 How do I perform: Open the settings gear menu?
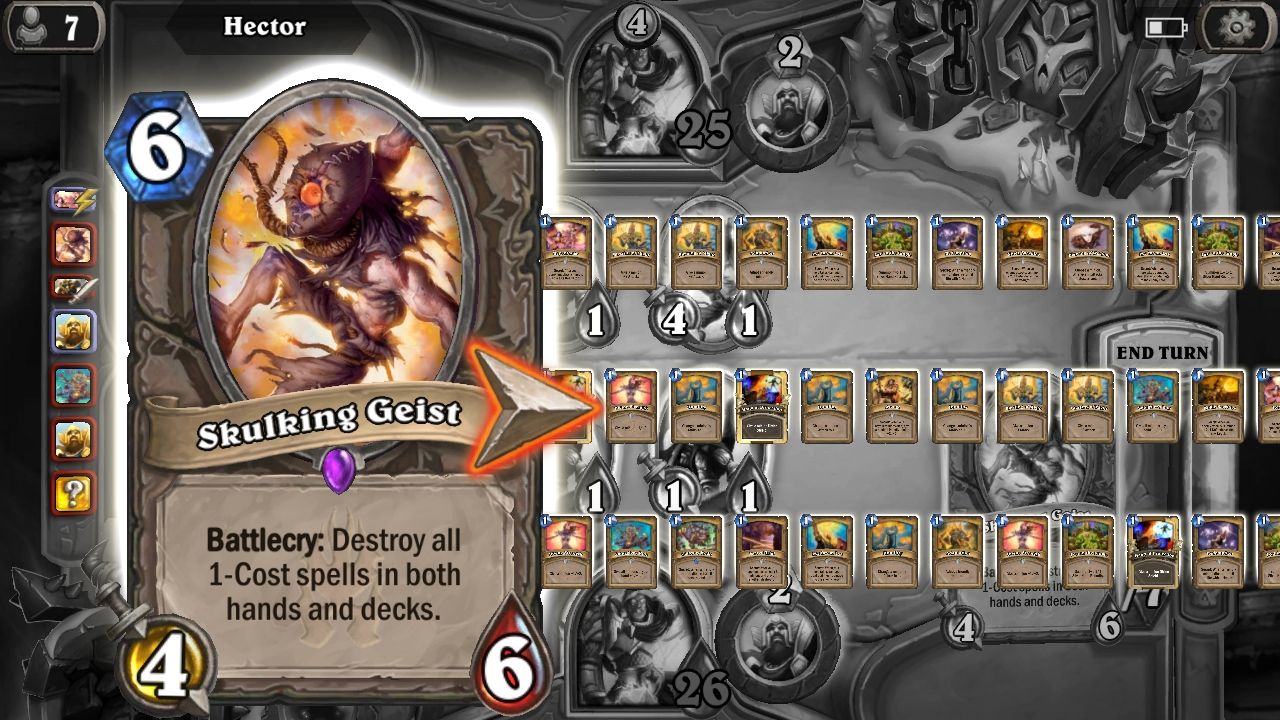[x=1240, y=27]
